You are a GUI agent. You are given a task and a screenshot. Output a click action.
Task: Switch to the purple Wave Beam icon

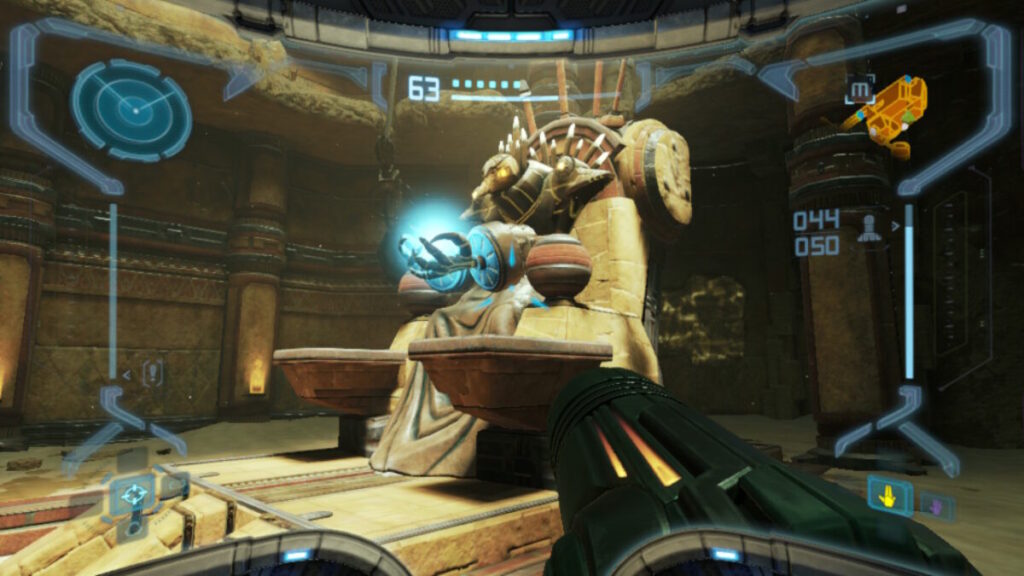point(937,504)
